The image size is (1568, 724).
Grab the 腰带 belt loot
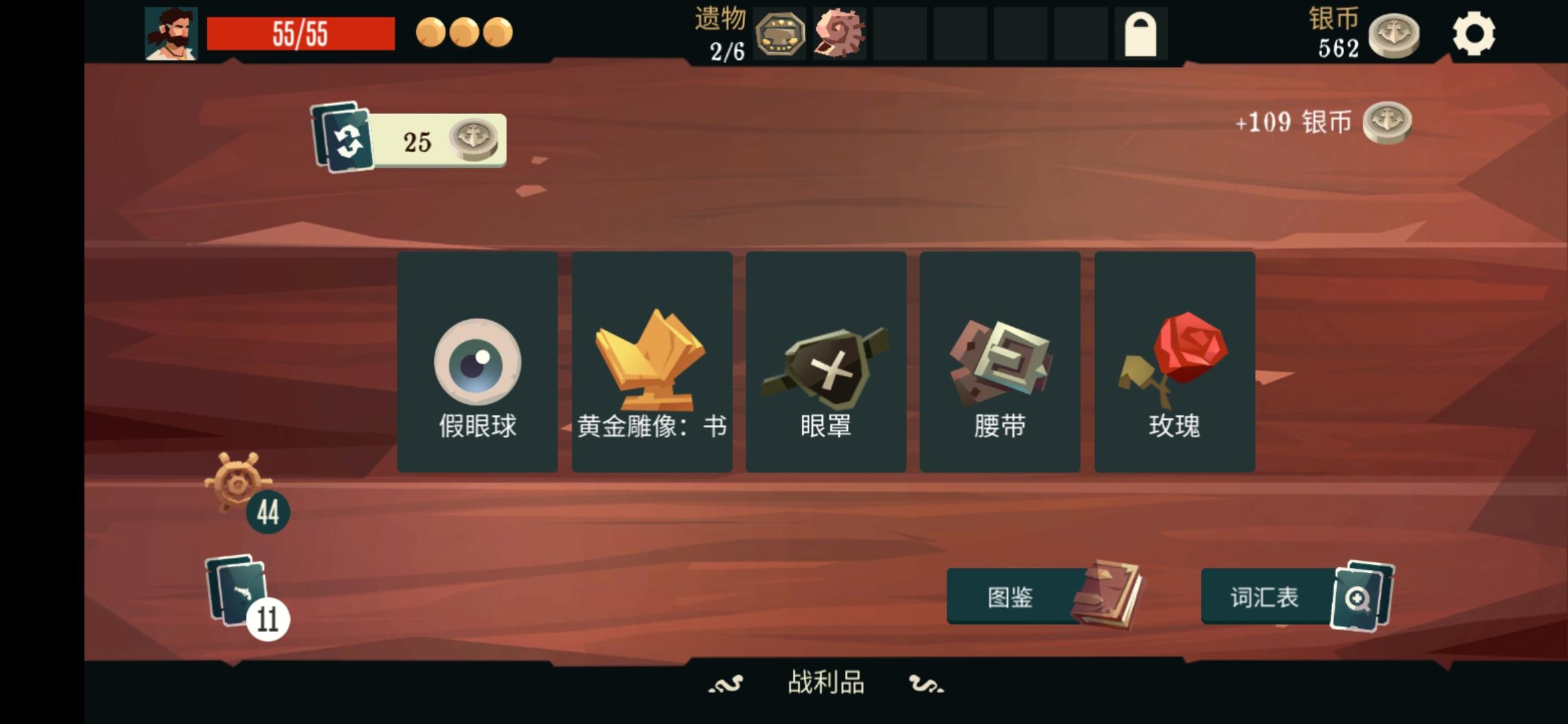1000,362
